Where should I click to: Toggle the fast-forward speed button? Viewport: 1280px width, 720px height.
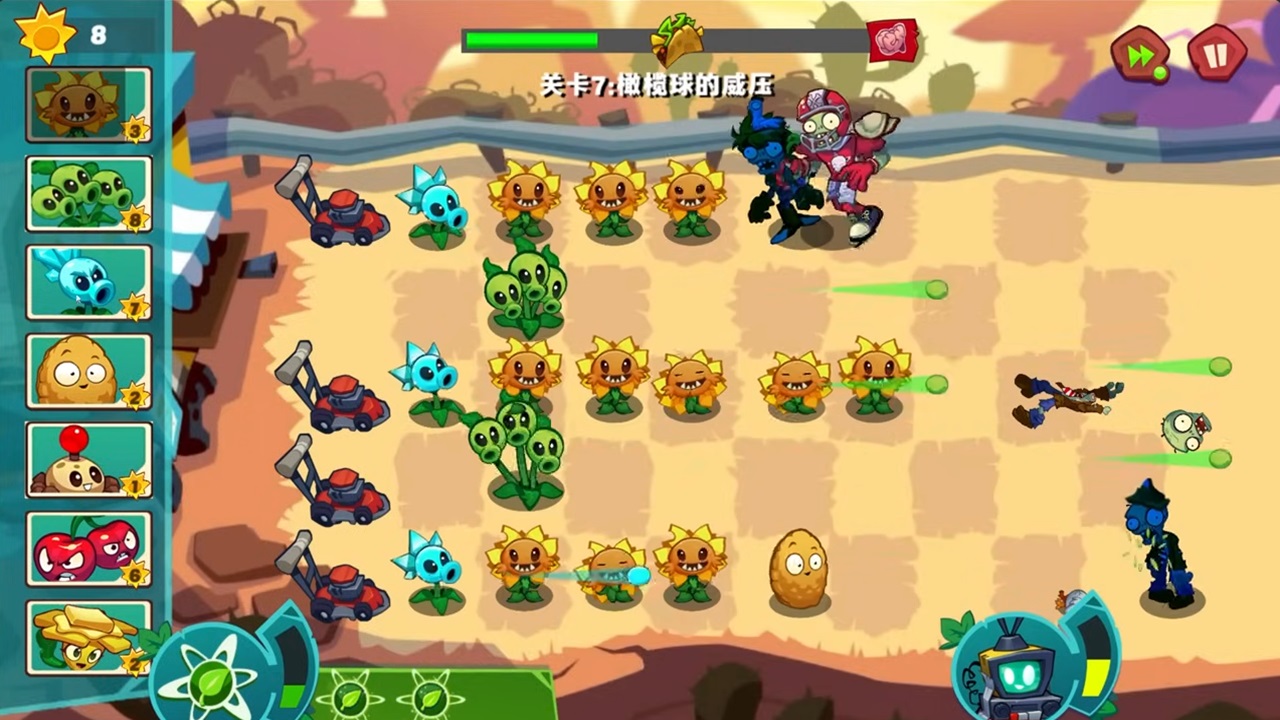pos(1141,54)
